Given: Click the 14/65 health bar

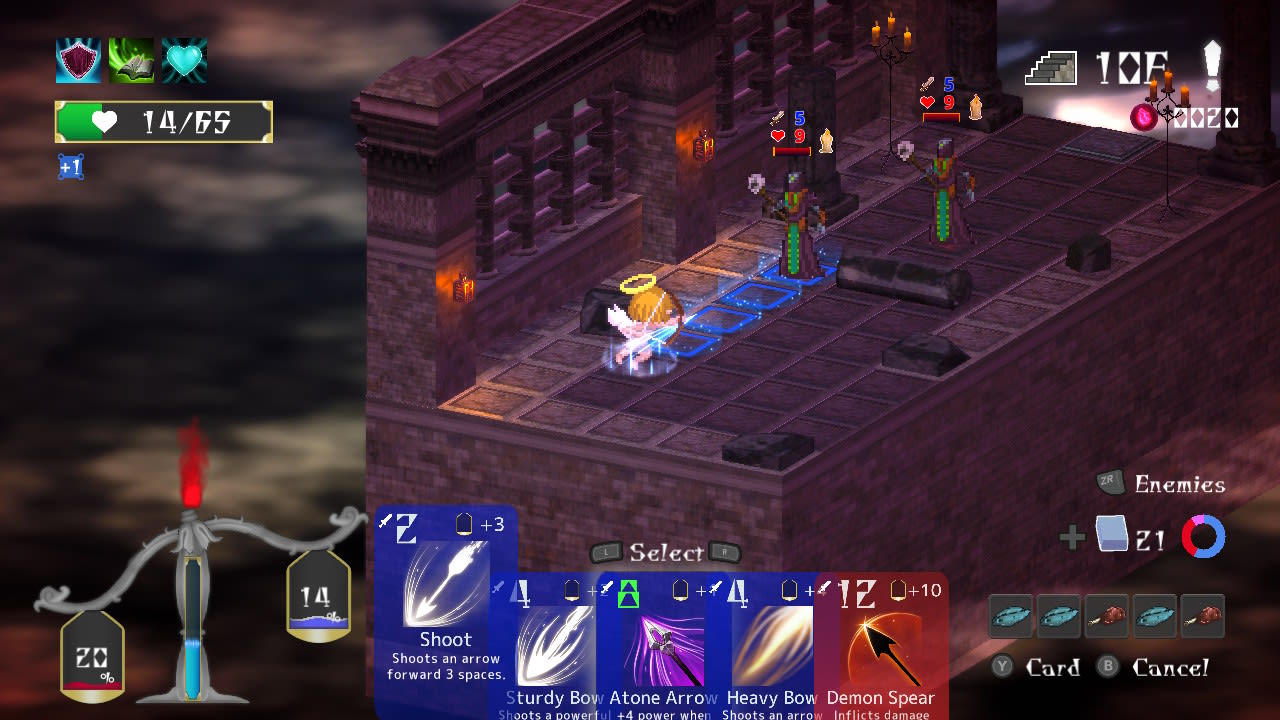Looking at the screenshot, I should [163, 122].
